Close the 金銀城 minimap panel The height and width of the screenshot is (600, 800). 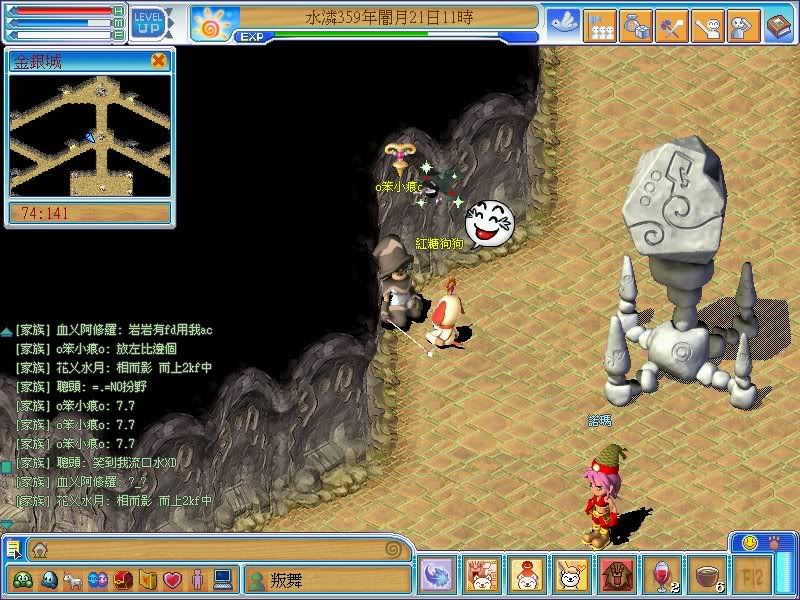click(x=158, y=61)
